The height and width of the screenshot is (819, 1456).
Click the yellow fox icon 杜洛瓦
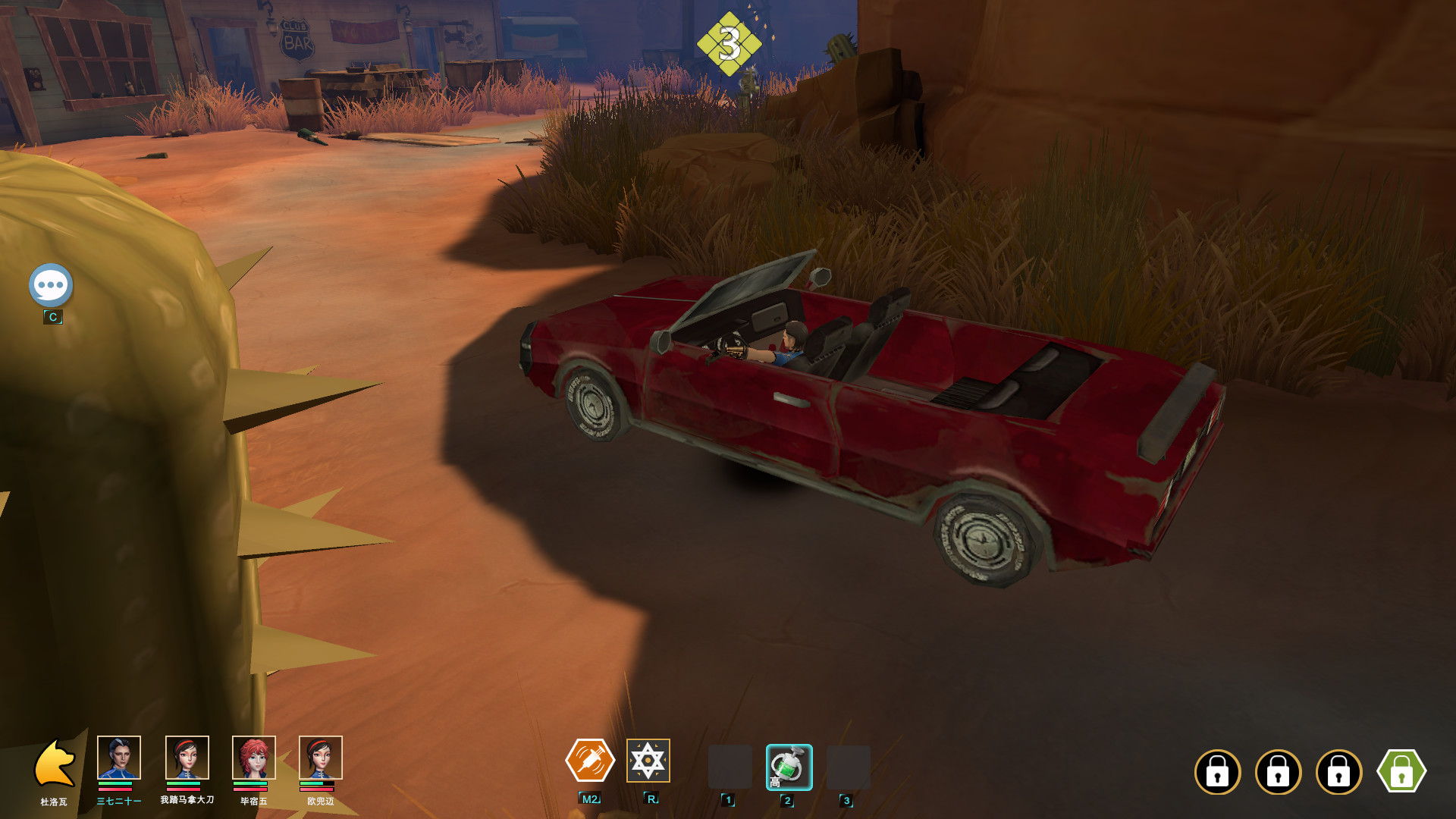coord(55,764)
